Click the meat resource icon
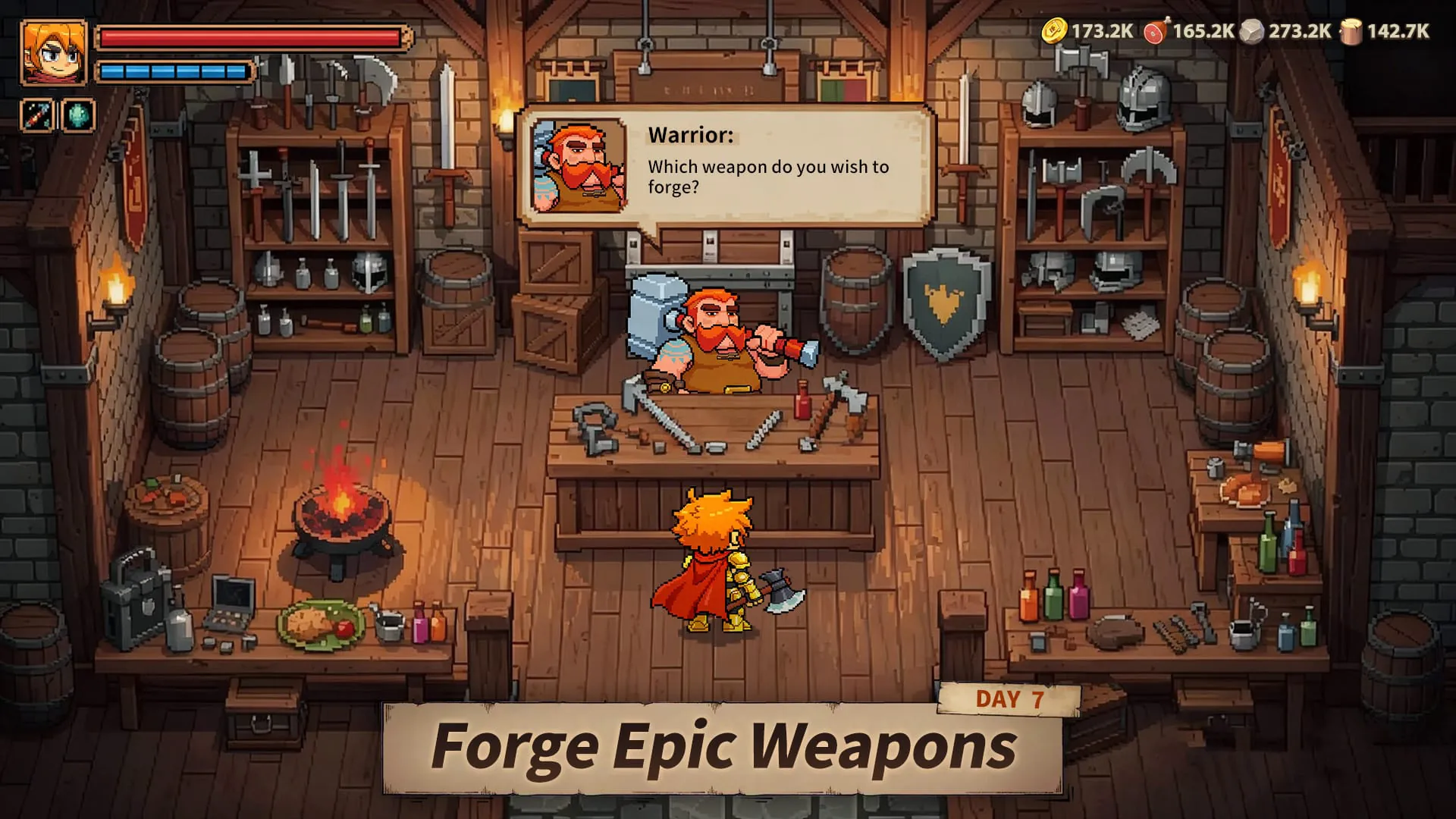 point(1157,32)
